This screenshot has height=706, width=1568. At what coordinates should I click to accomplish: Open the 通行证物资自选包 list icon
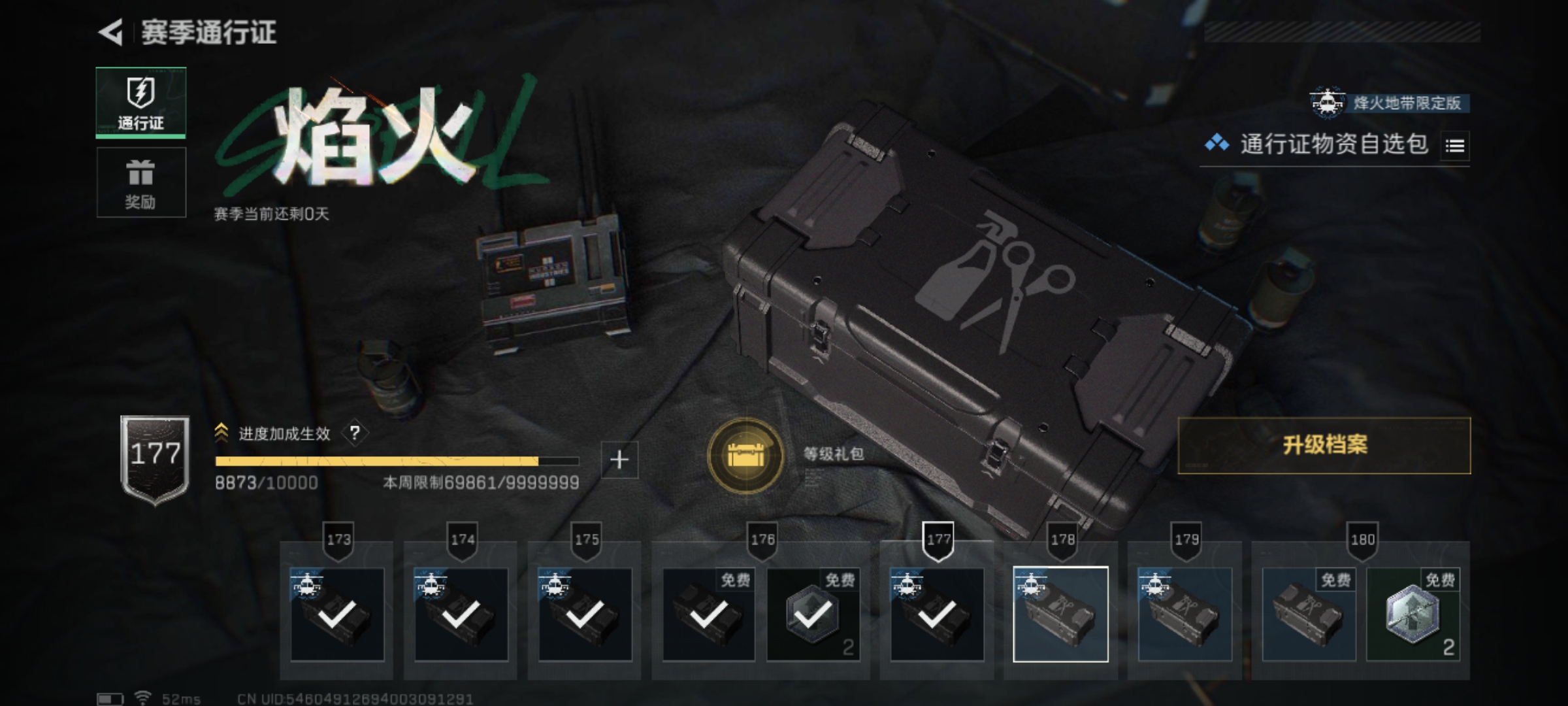(1455, 146)
